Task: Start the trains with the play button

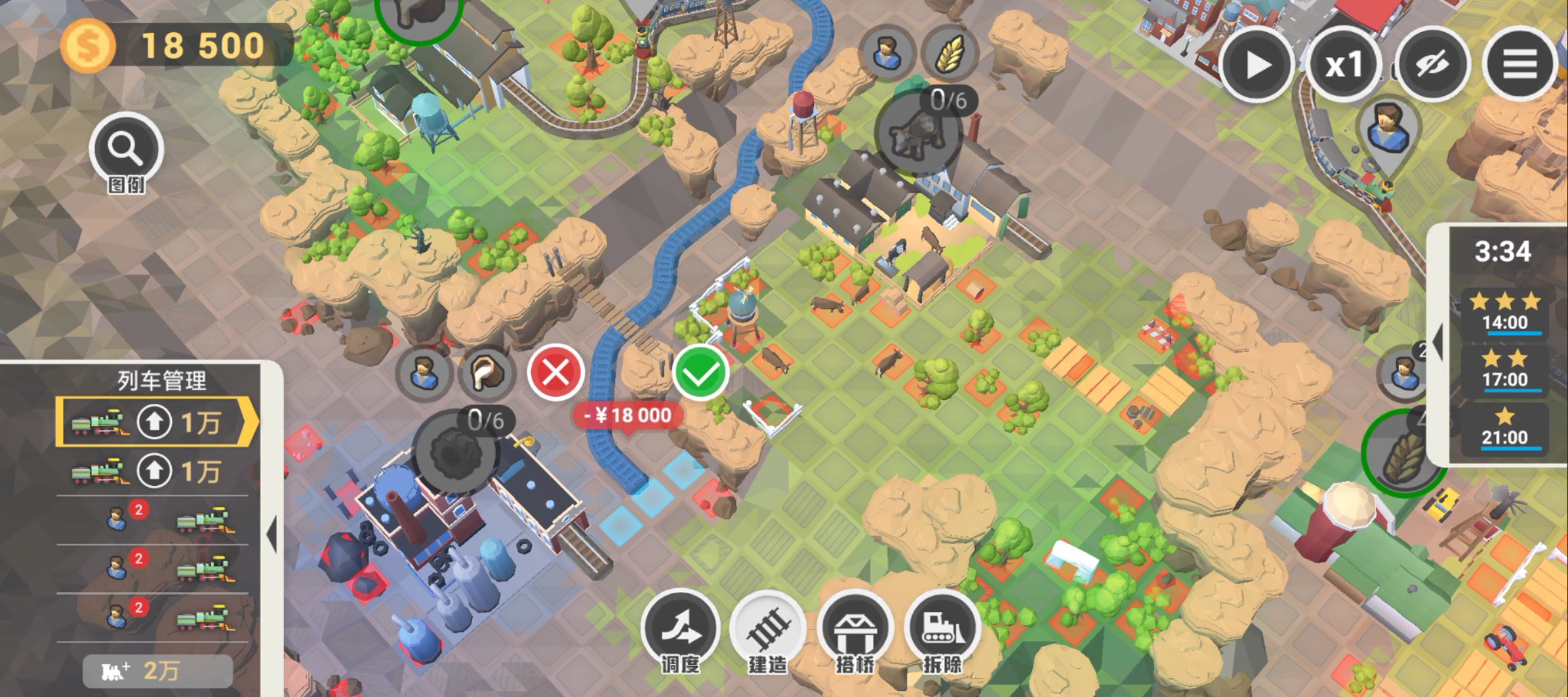Action: 1256,65
